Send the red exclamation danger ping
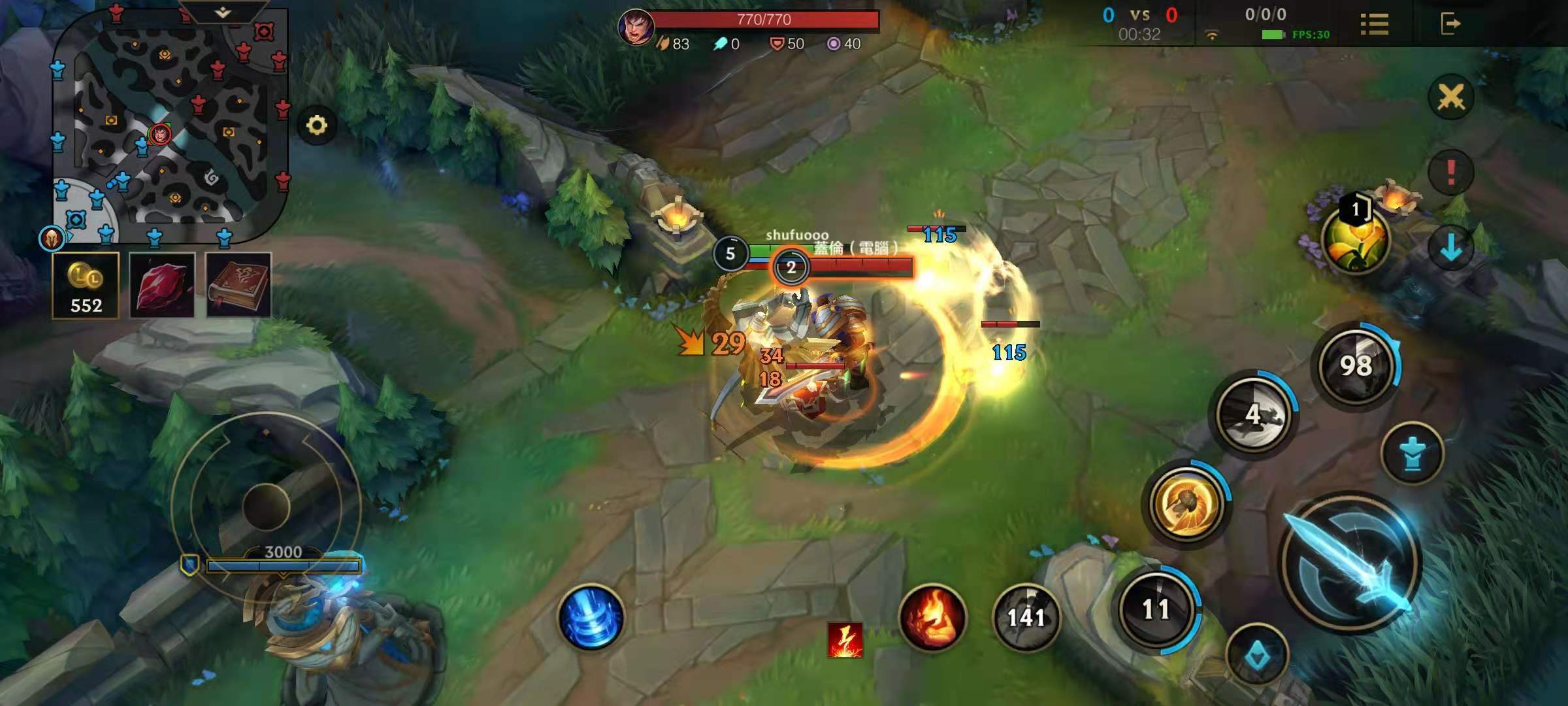 [x=1450, y=173]
